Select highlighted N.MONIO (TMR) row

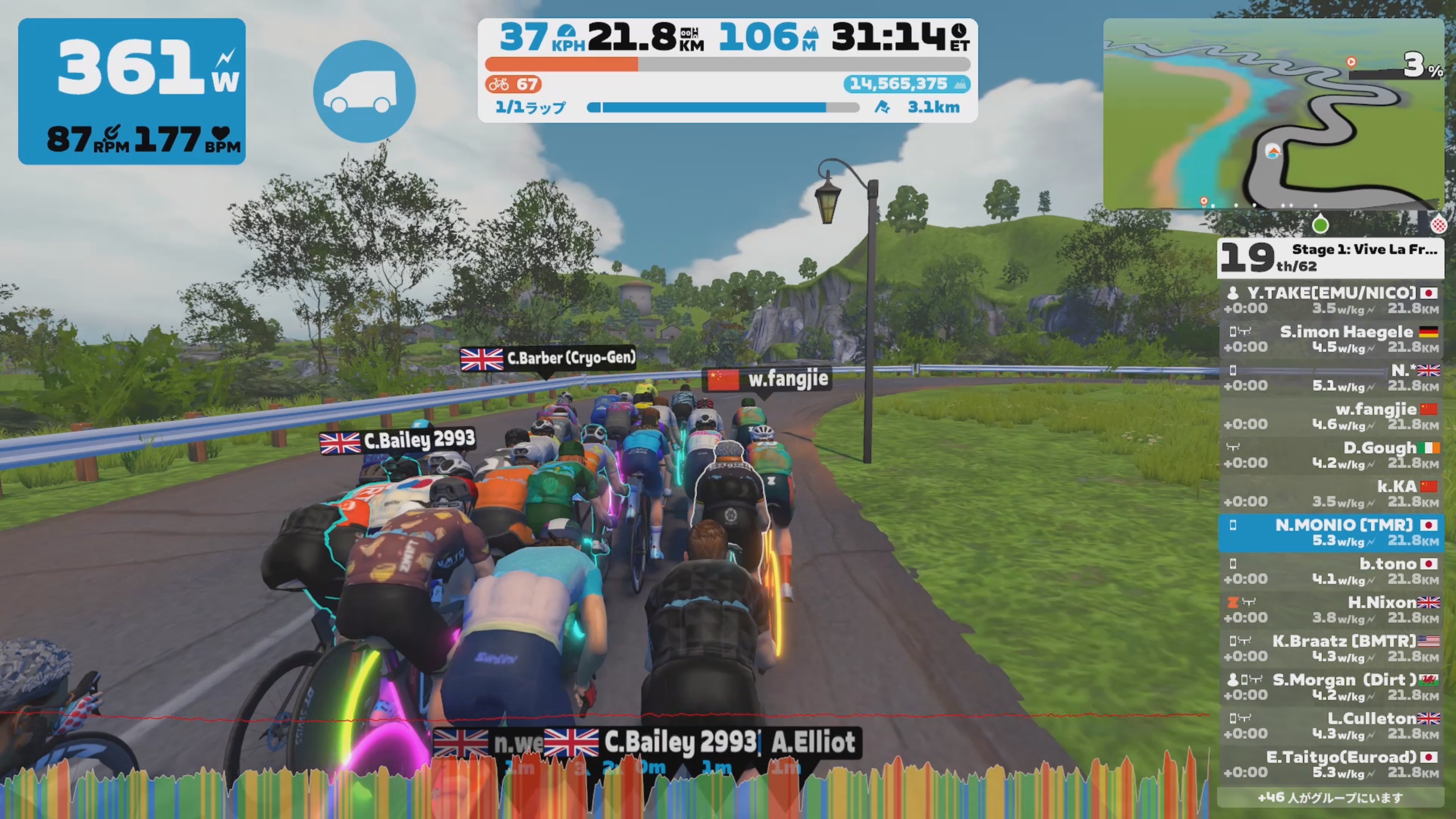pos(1330,532)
